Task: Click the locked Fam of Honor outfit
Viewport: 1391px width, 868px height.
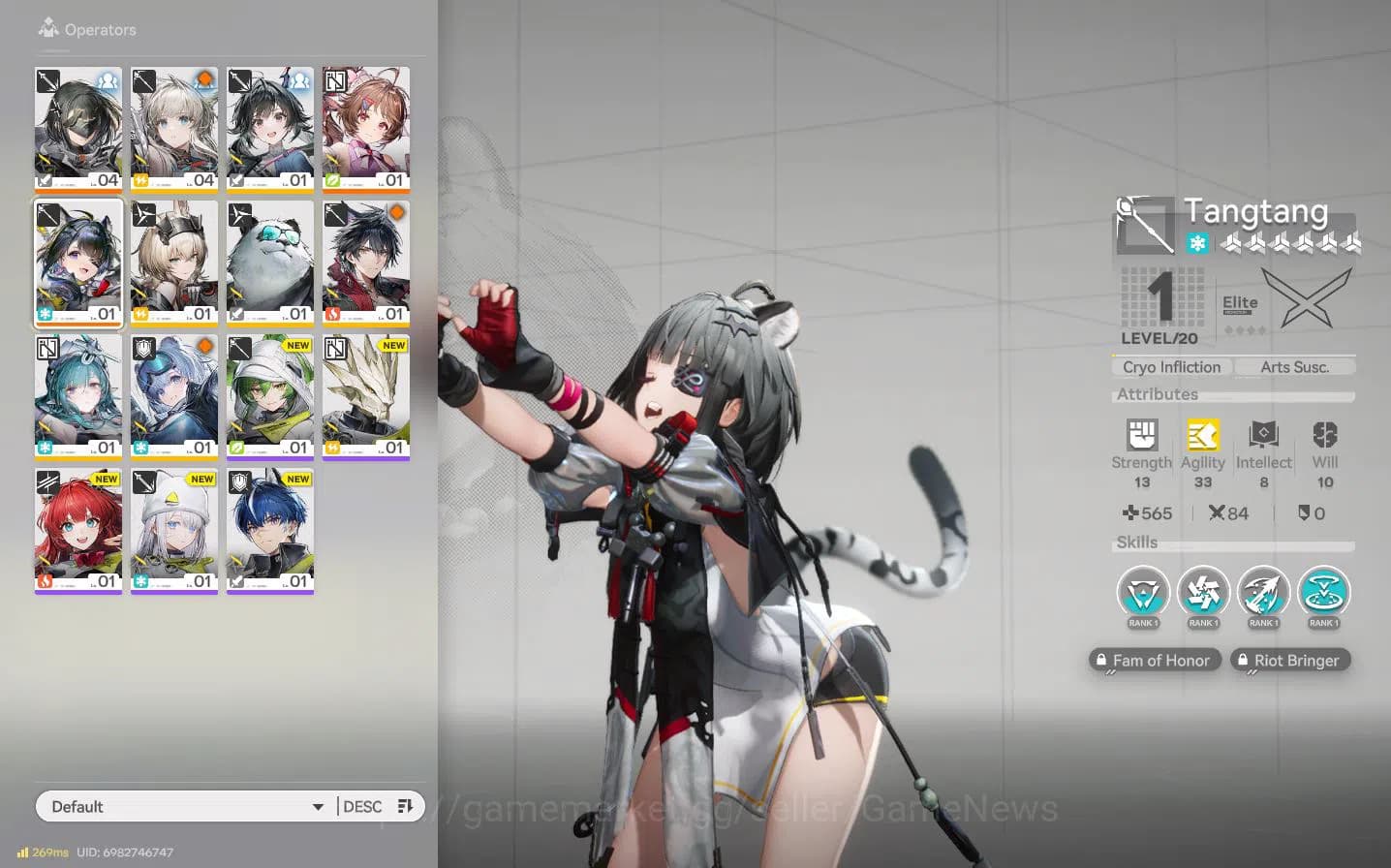Action: 1154,660
